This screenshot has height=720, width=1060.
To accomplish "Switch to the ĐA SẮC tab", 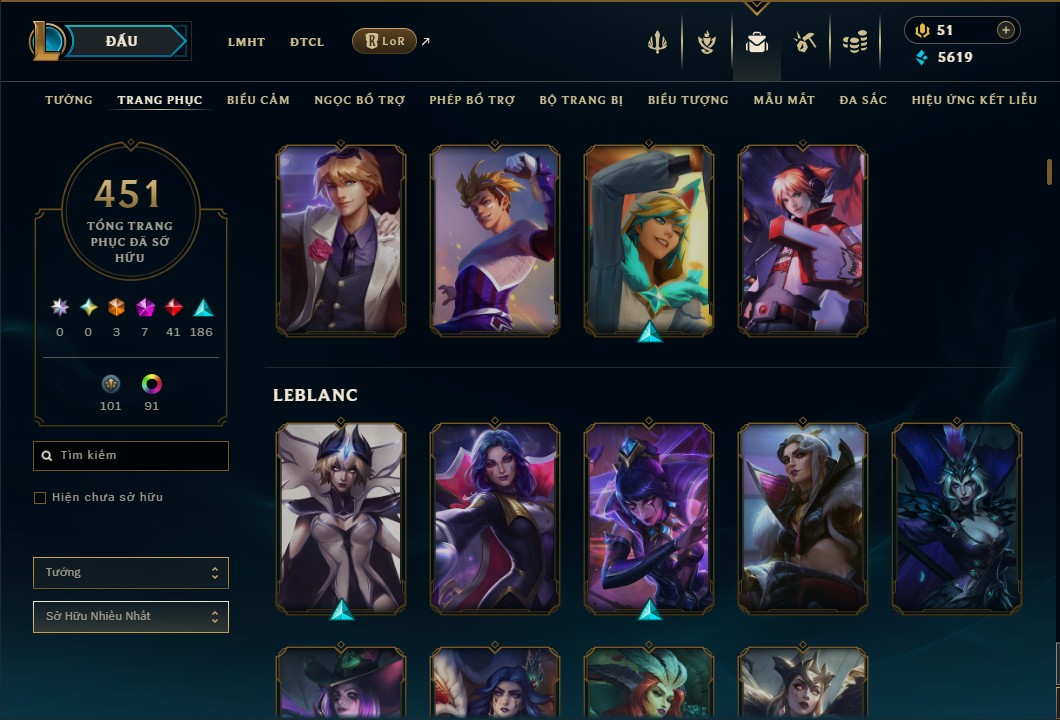I will coord(863,100).
